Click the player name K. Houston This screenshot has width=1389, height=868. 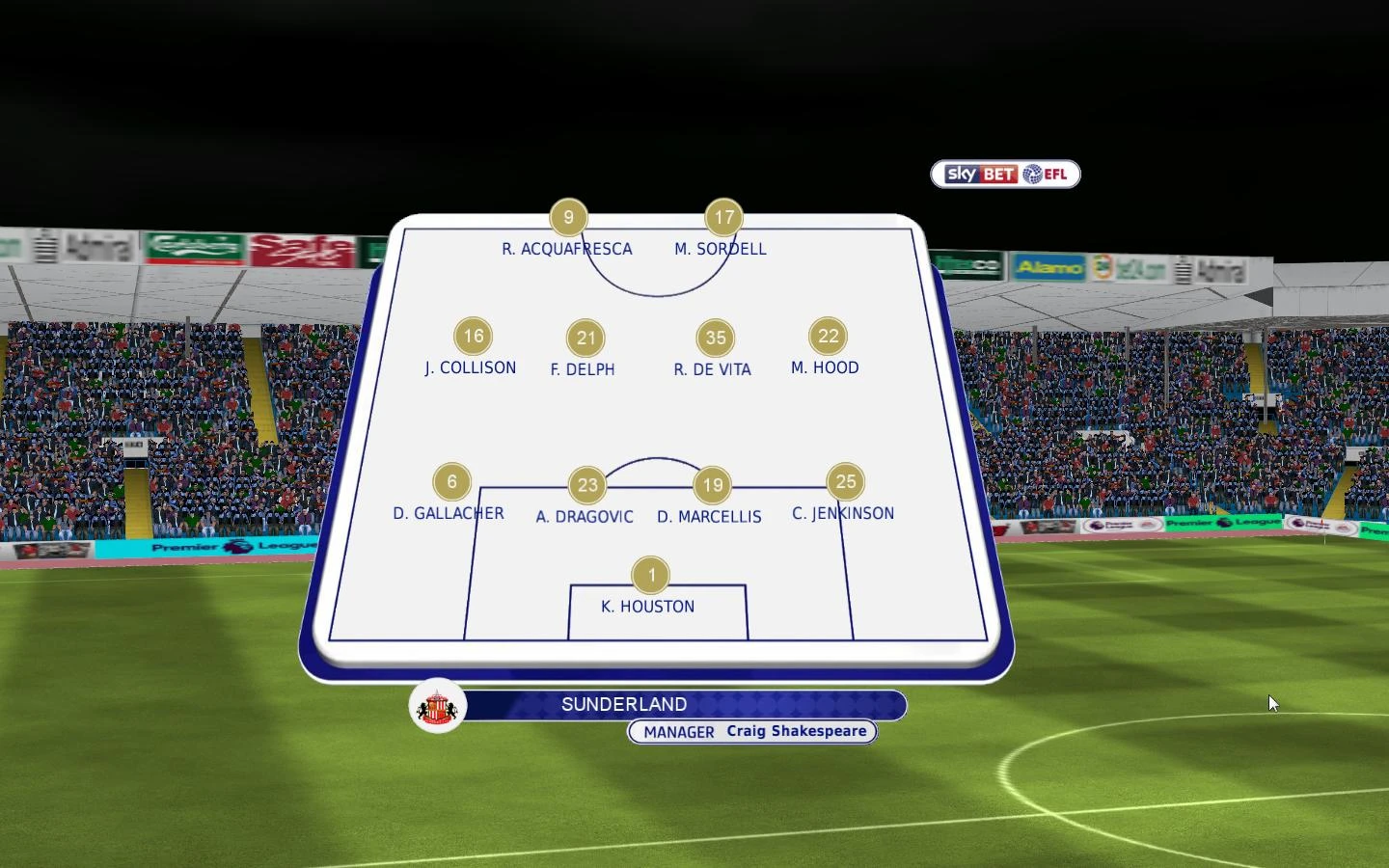click(x=648, y=607)
